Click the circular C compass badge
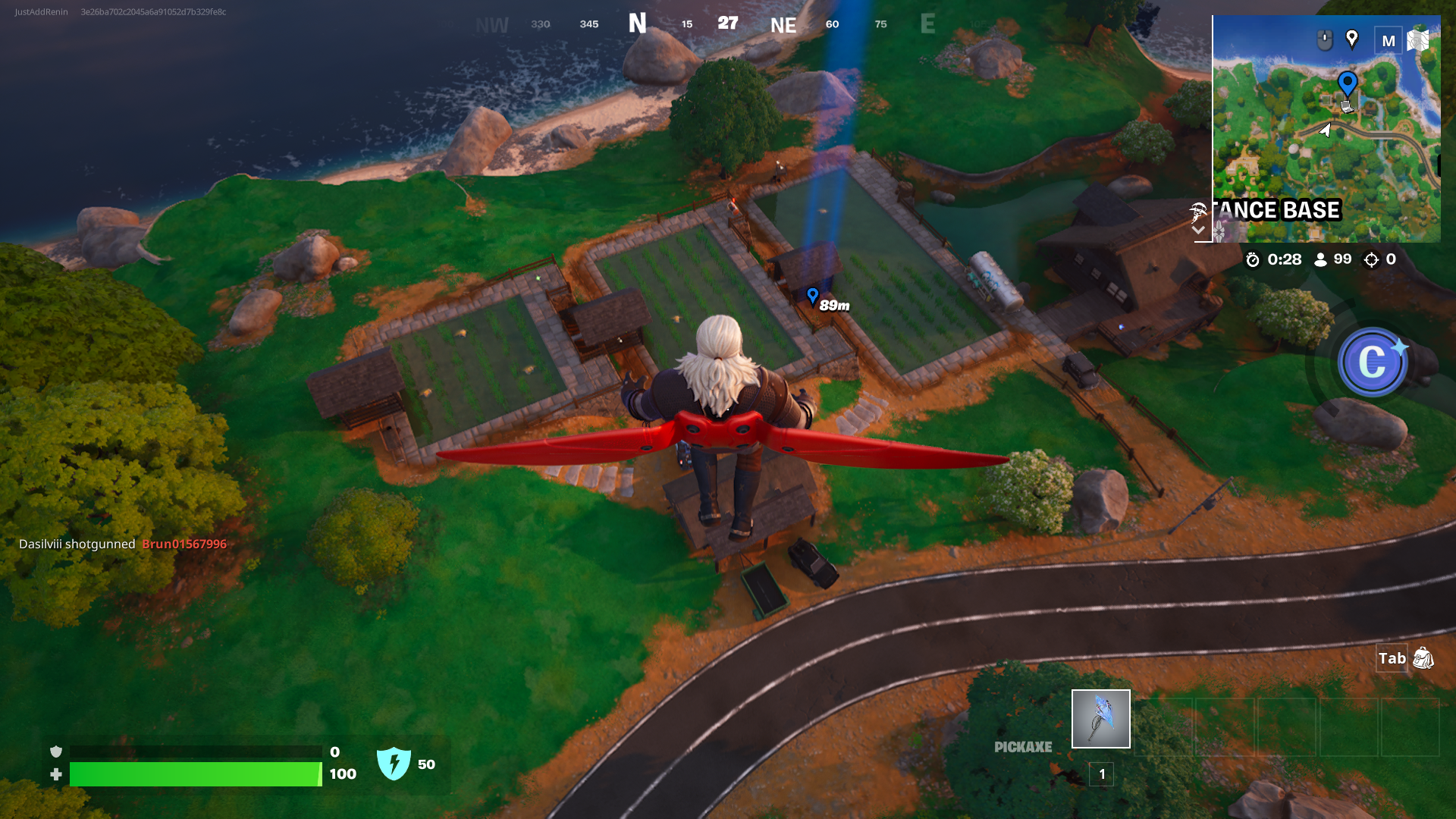1456x819 pixels. (x=1374, y=362)
